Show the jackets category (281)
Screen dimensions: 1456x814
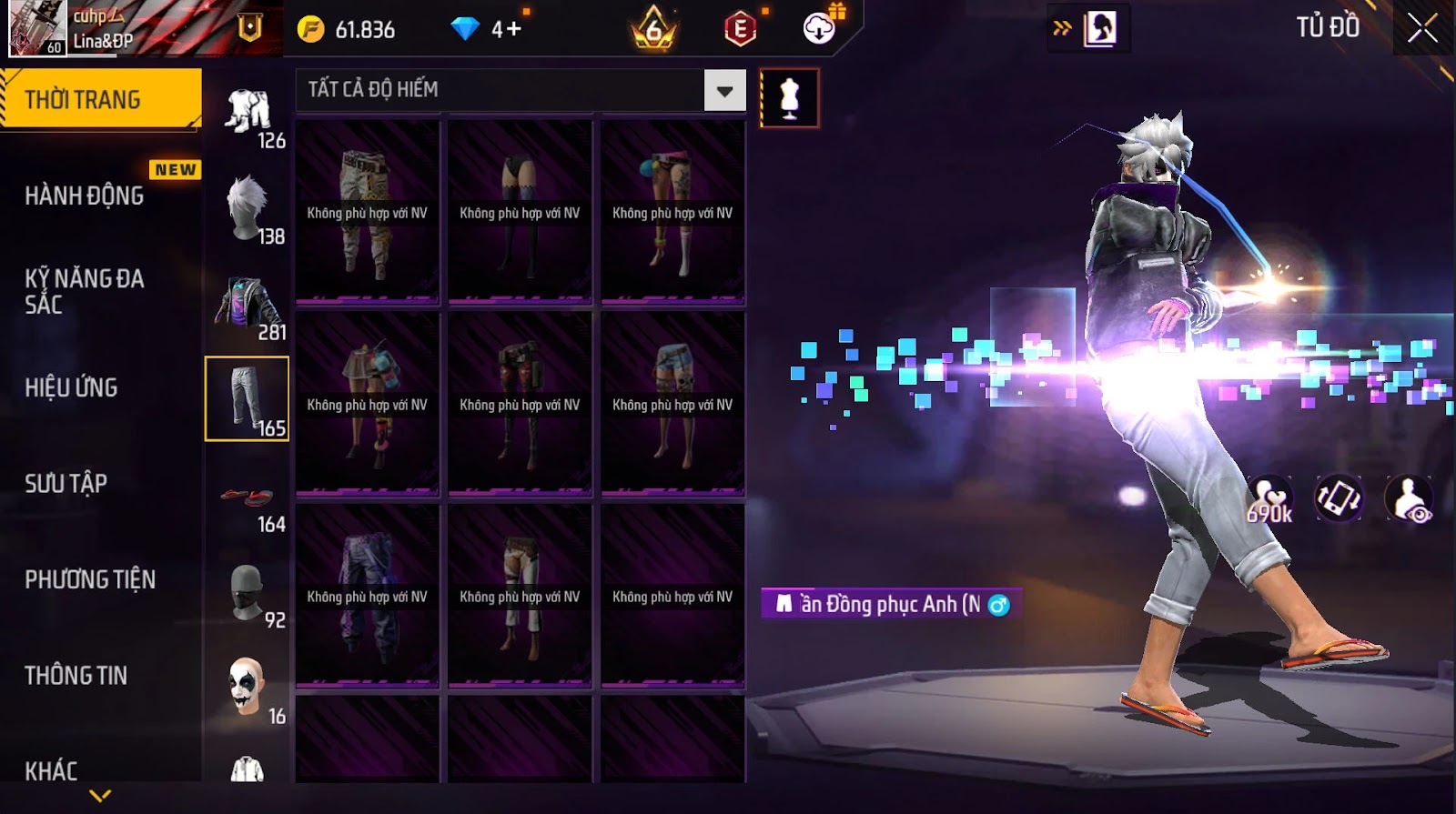(x=248, y=307)
